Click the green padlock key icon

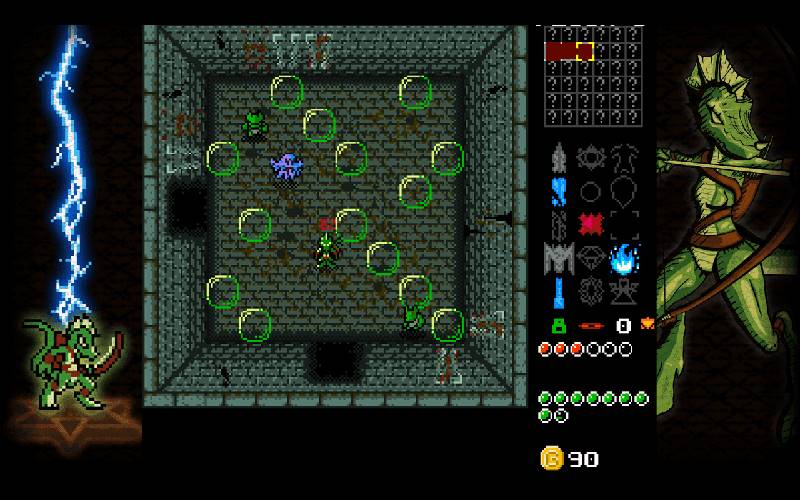[557, 325]
